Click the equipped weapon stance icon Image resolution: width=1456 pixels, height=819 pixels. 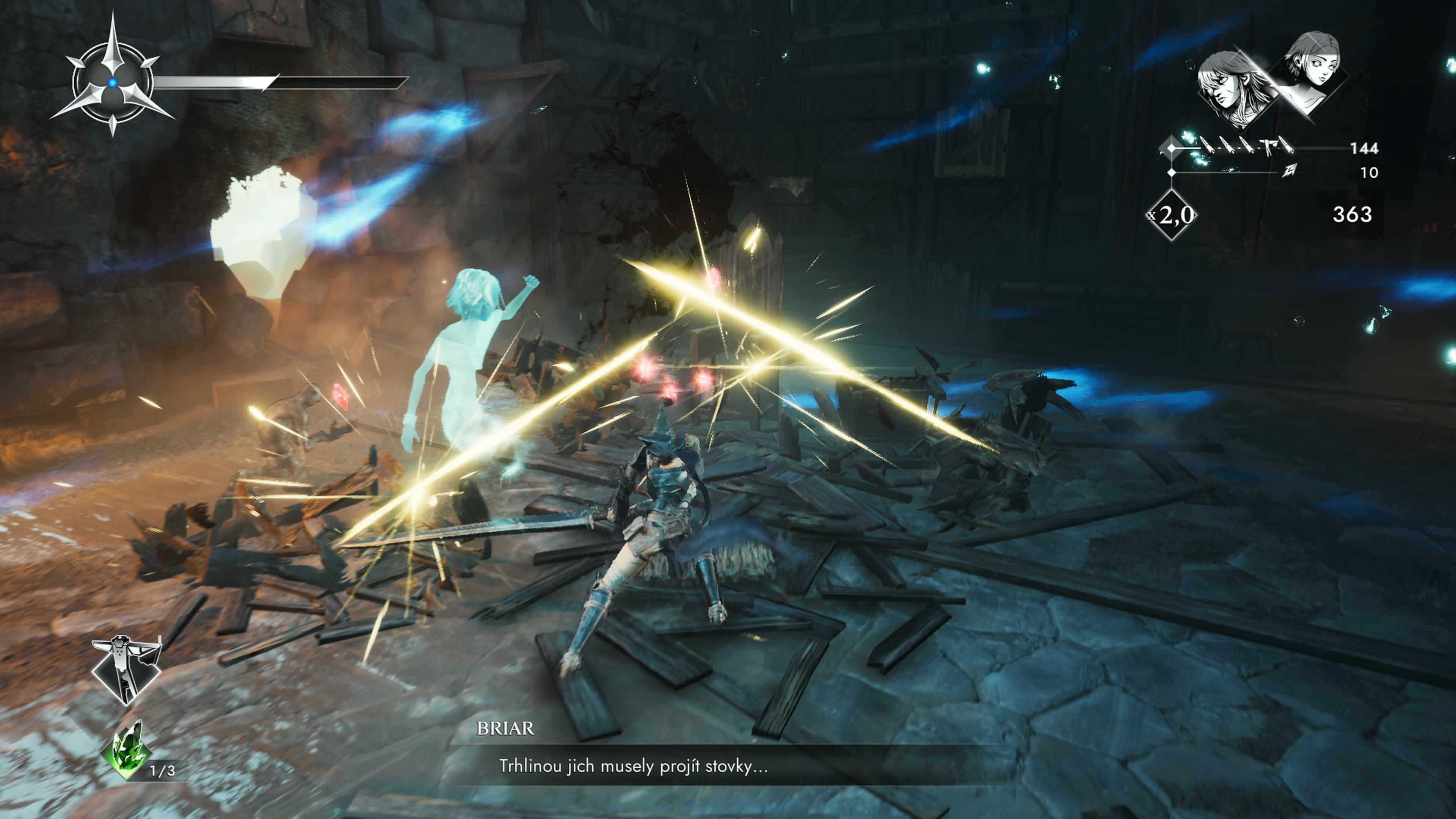coord(126,668)
